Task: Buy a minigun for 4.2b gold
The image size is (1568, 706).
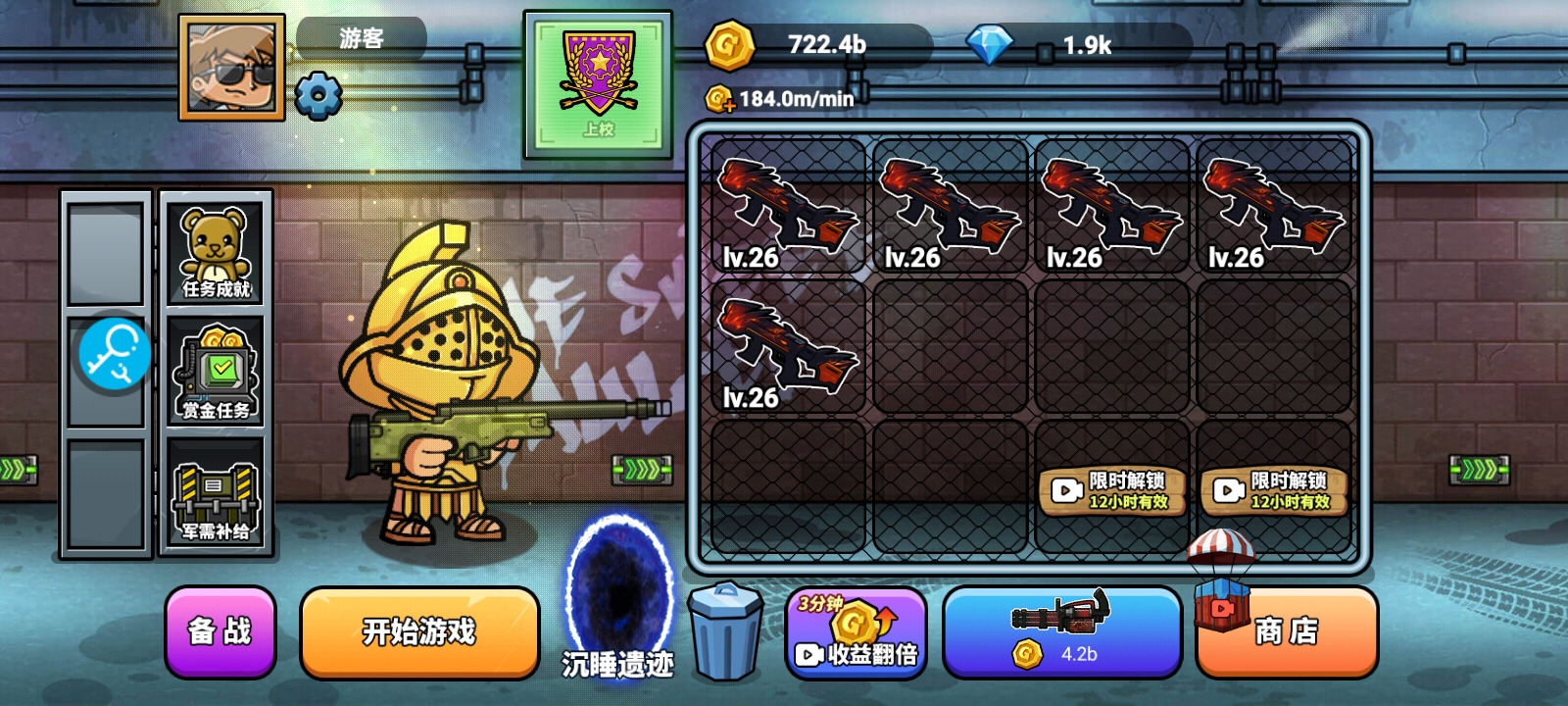Action: point(1062,632)
